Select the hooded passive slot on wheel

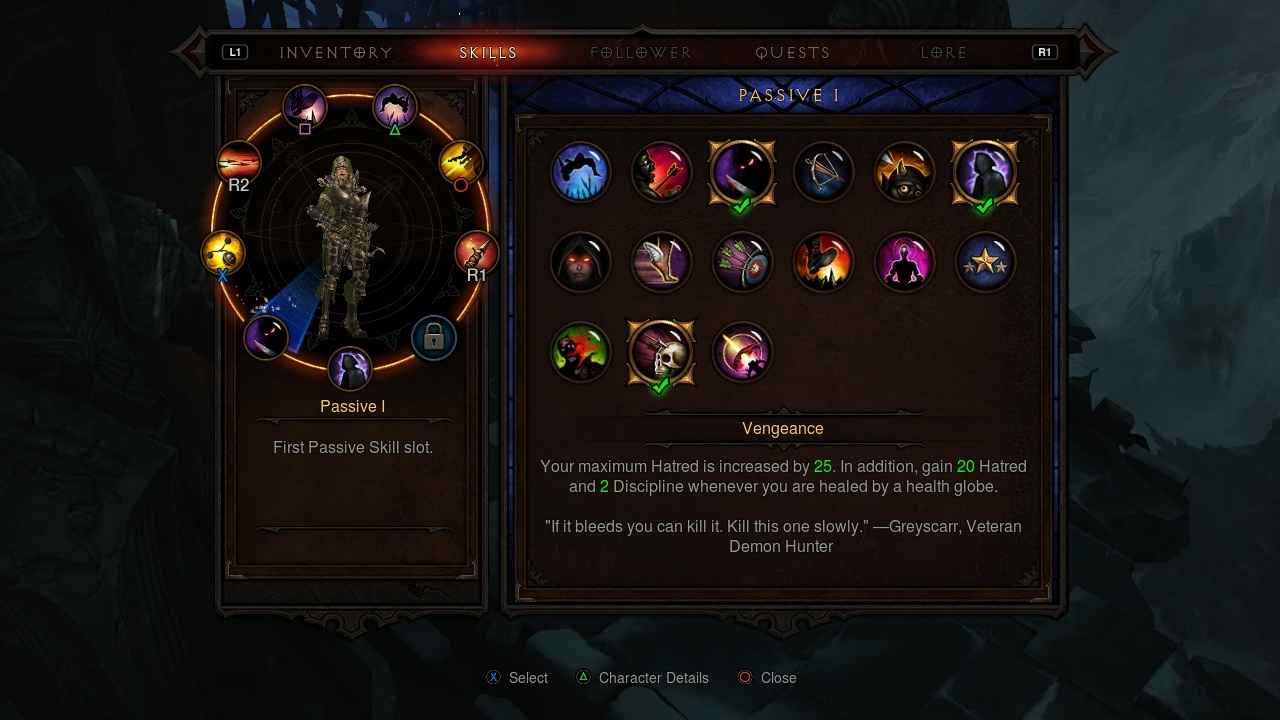tap(350, 368)
